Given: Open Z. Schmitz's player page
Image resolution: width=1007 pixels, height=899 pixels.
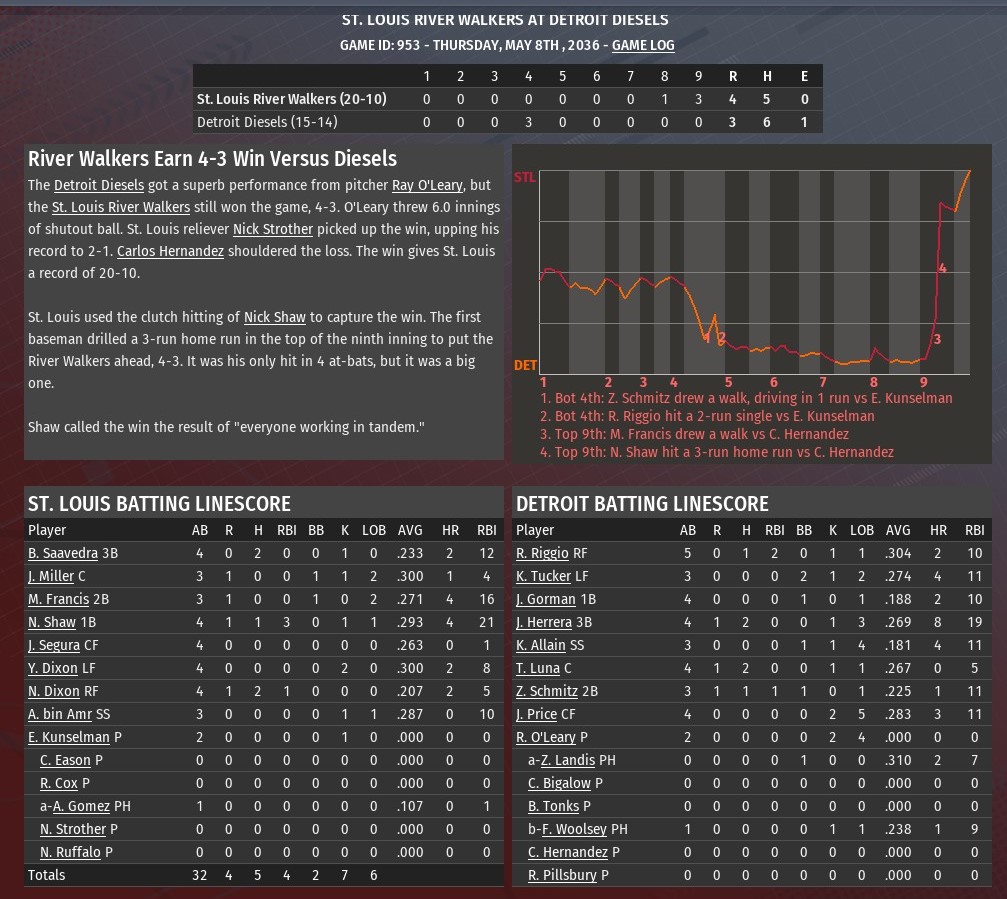Looking at the screenshot, I should coord(547,691).
